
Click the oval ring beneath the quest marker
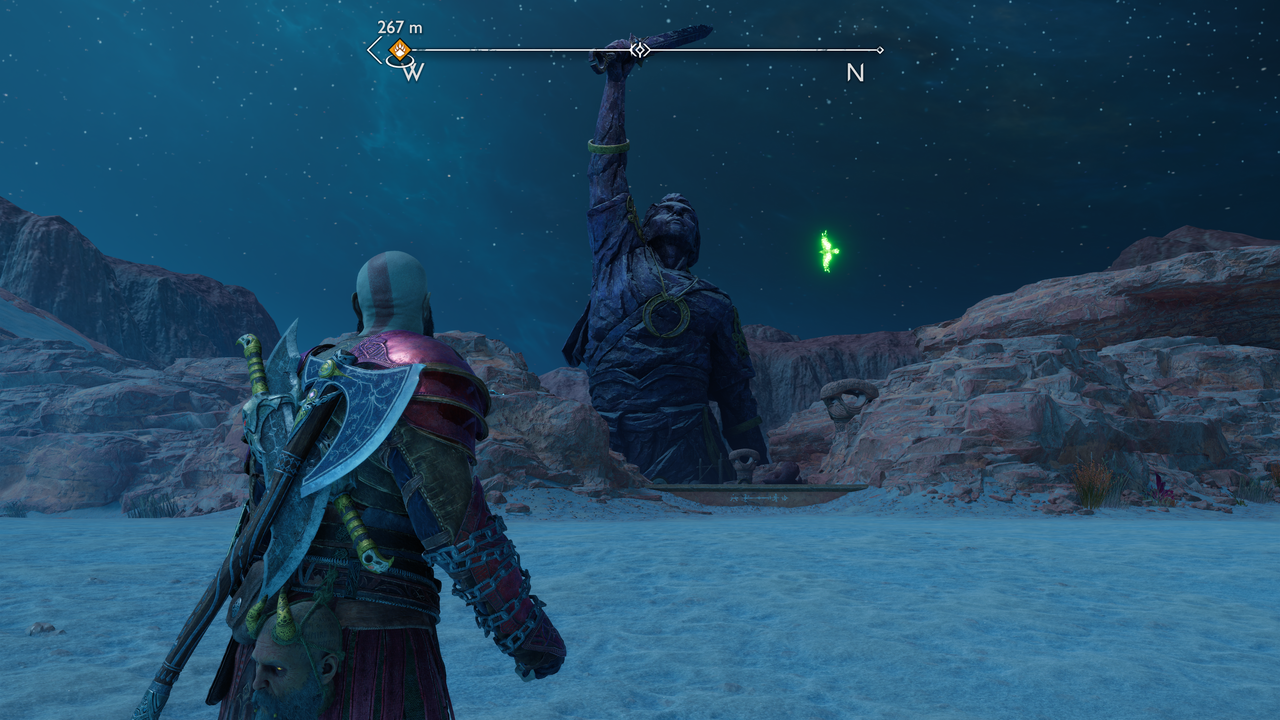(x=400, y=63)
